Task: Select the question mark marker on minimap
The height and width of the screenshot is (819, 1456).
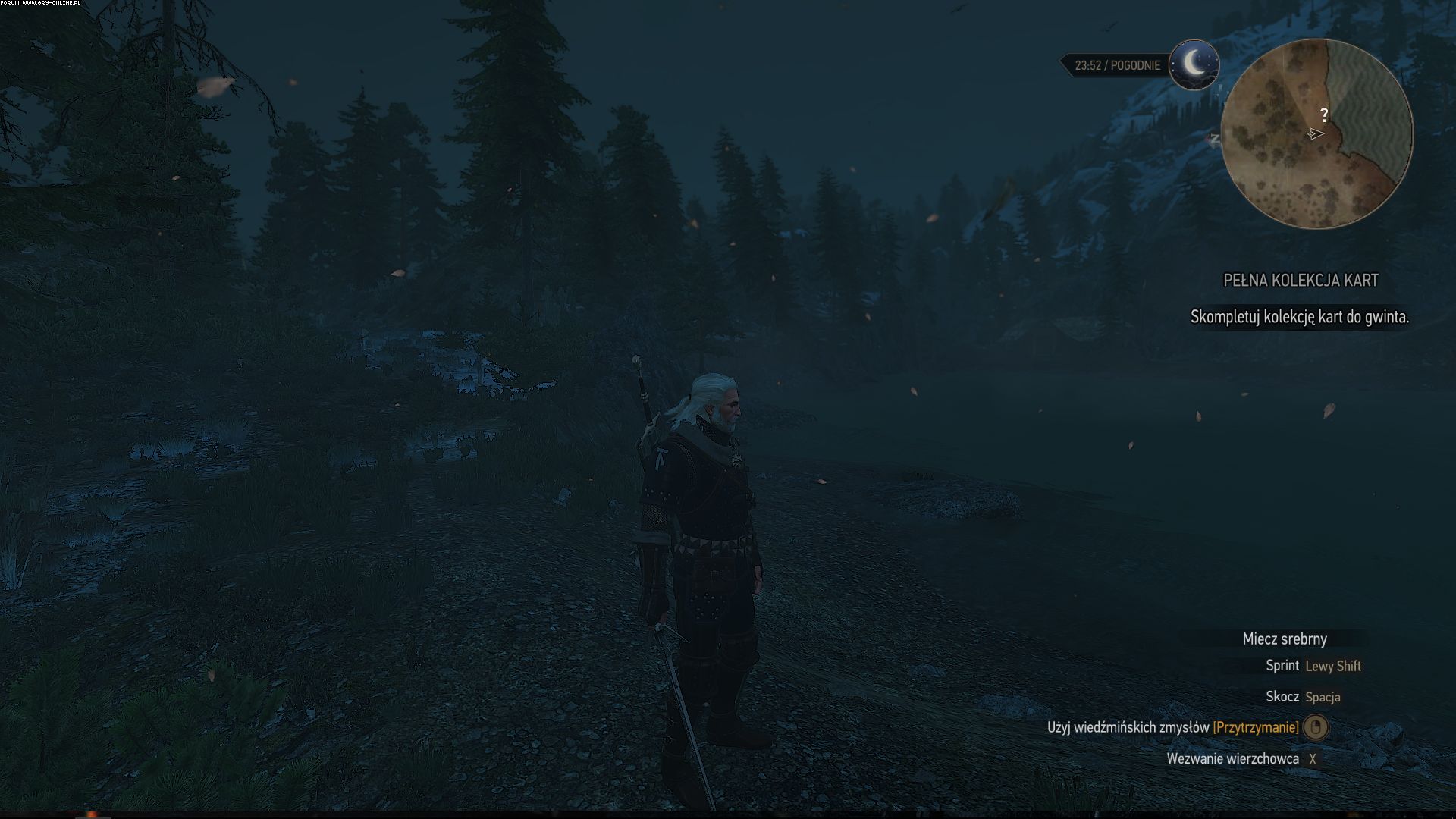Action: (1324, 115)
